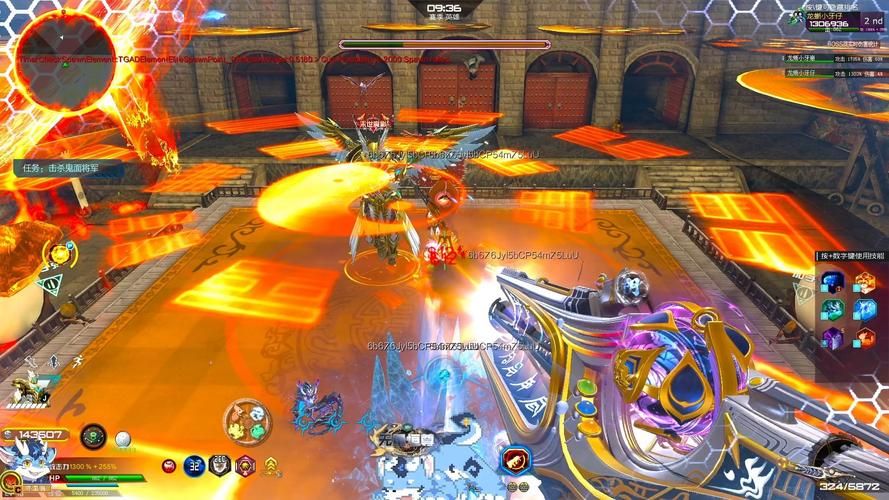Activate the top-left blue skill in the grid

[x=832, y=282]
